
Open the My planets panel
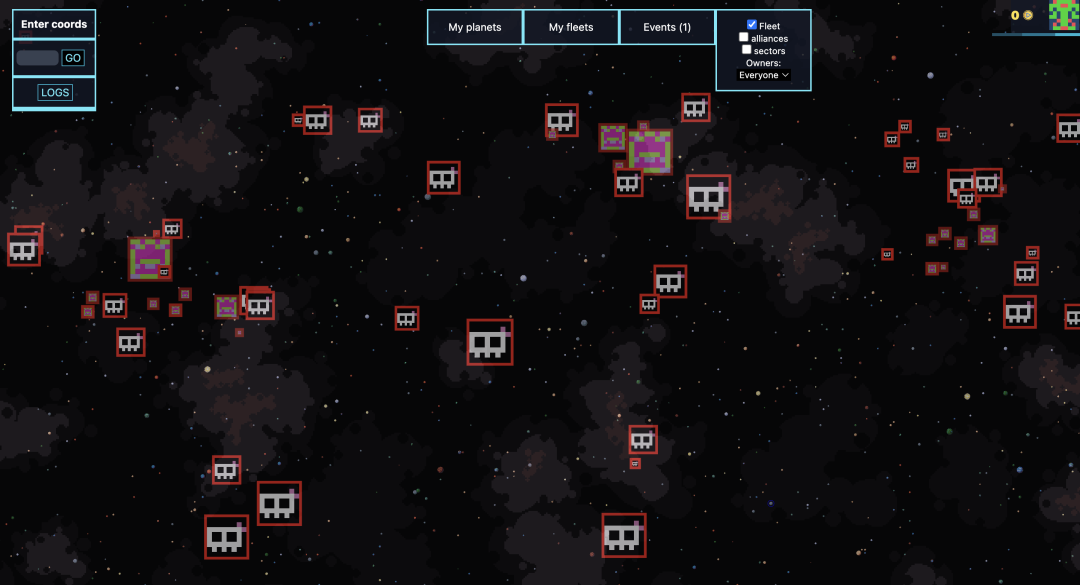click(475, 27)
